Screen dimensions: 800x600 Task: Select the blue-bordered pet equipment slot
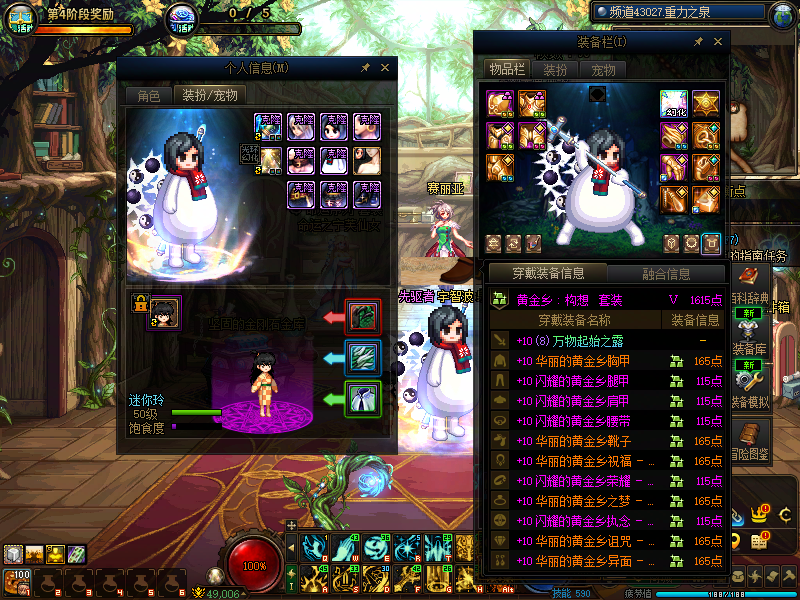[361, 358]
